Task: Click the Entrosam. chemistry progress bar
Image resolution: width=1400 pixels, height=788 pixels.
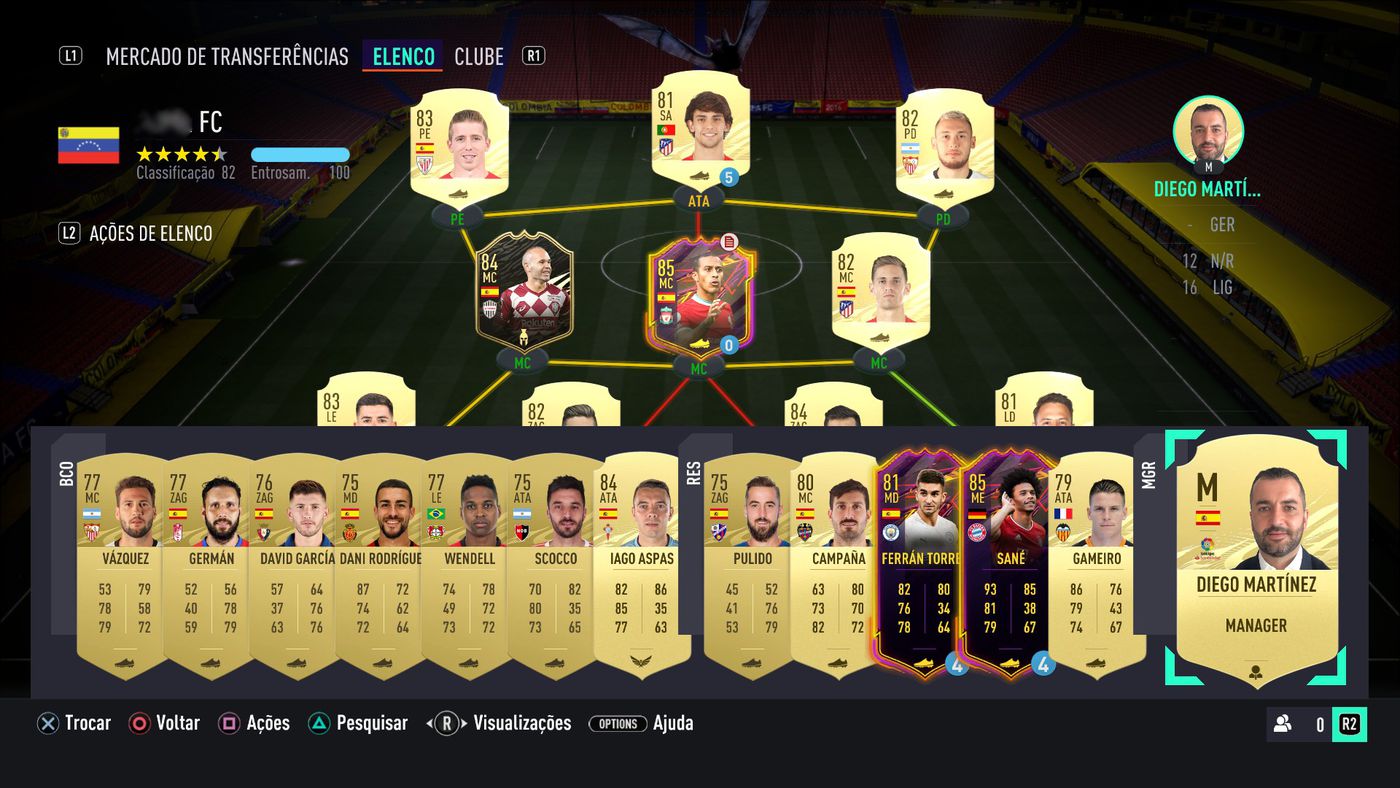Action: pos(298,156)
